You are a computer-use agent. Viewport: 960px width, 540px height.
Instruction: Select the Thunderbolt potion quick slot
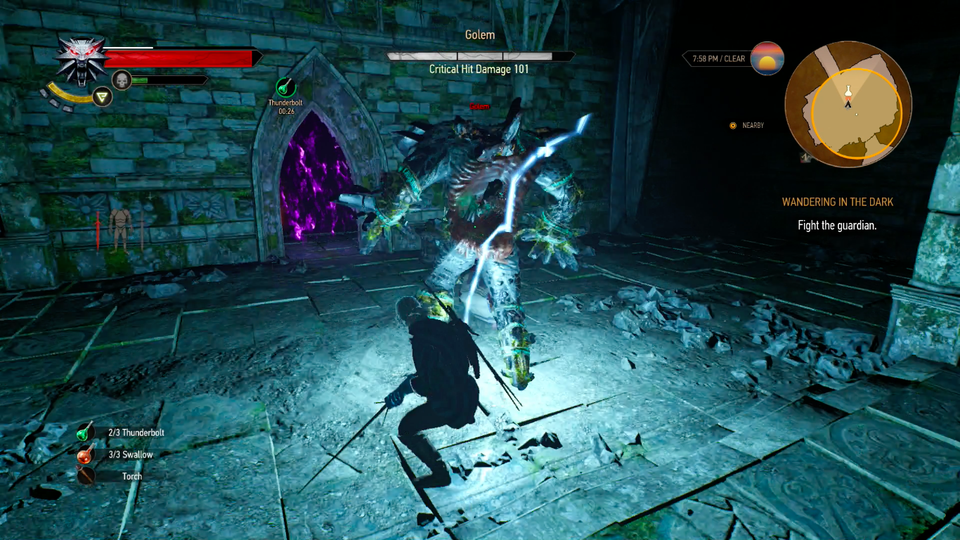tap(87, 433)
